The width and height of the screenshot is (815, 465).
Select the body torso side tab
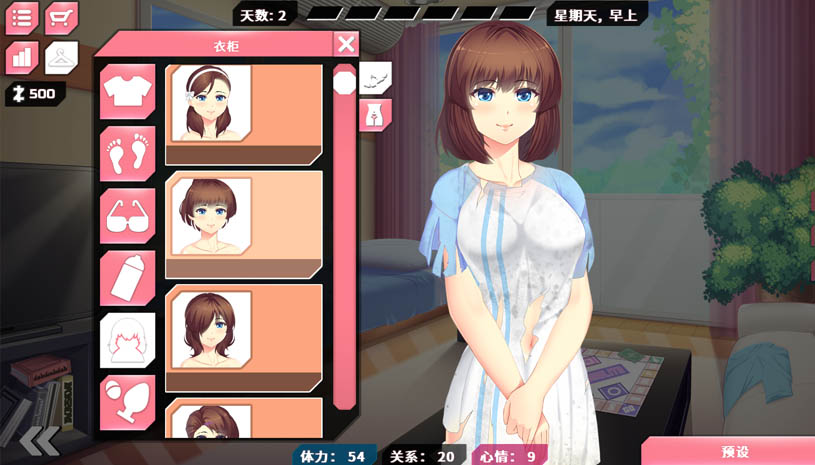pos(375,113)
